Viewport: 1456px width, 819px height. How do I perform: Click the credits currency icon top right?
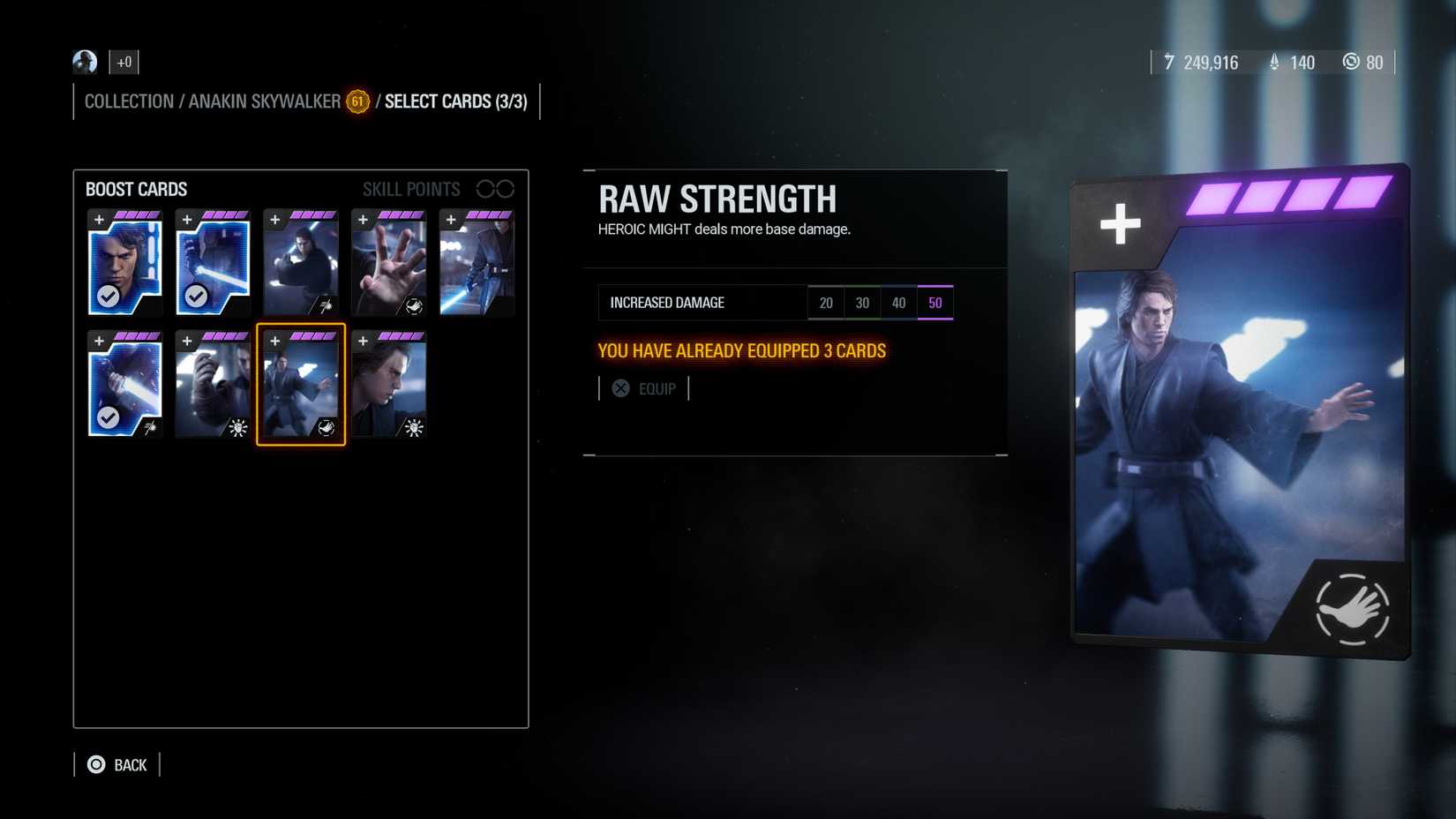click(1168, 63)
